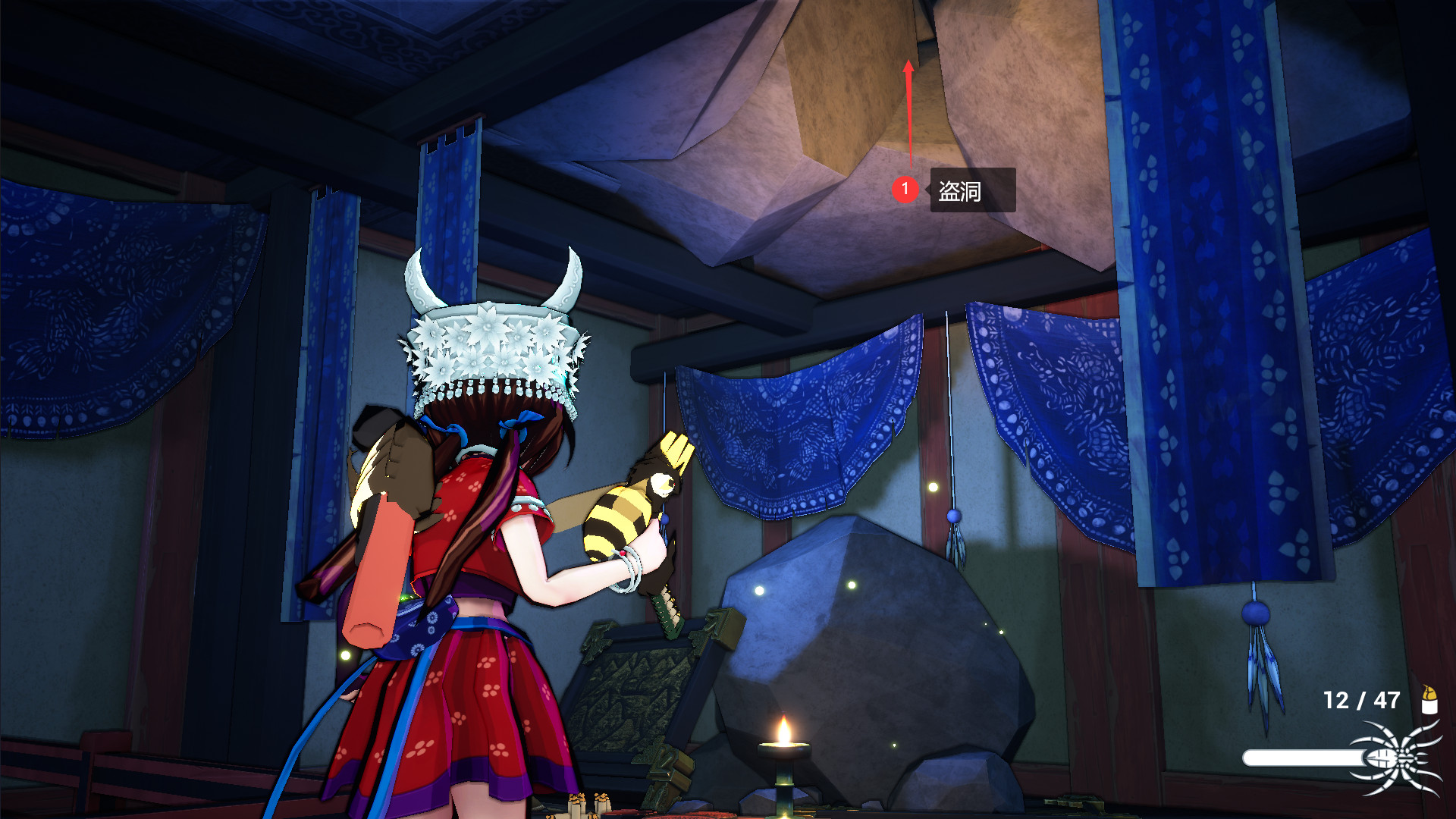1456x819 pixels.
Task: Click the candle collectible icon
Action: (1429, 700)
